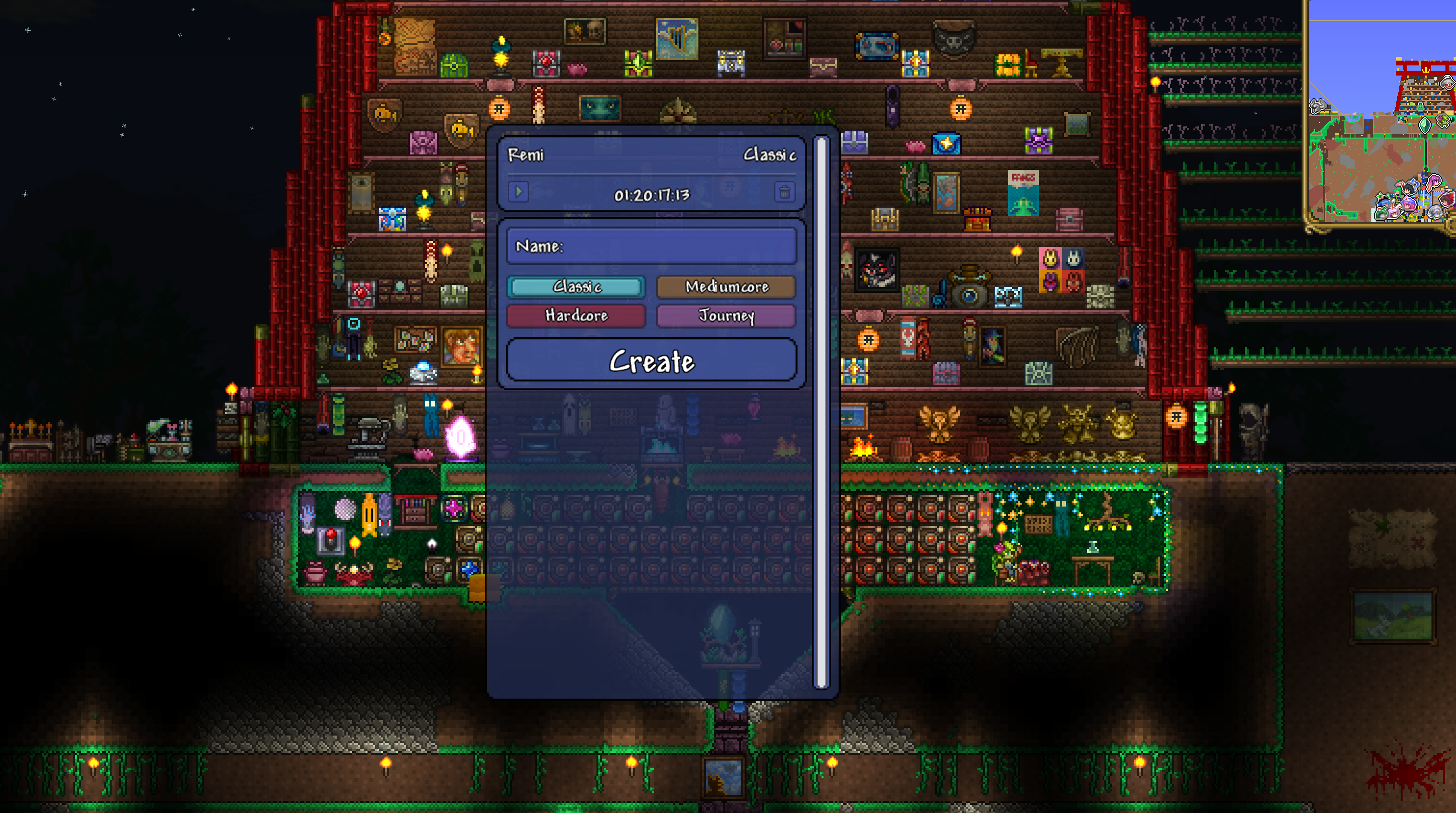Viewport: 1456px width, 813px height.
Task: Create the new character
Action: tap(652, 361)
